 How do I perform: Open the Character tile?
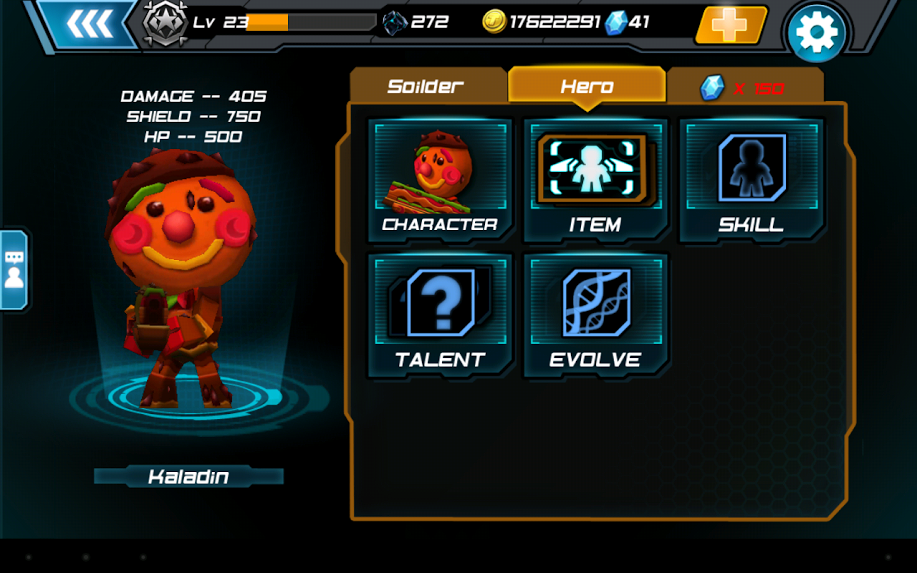point(440,180)
